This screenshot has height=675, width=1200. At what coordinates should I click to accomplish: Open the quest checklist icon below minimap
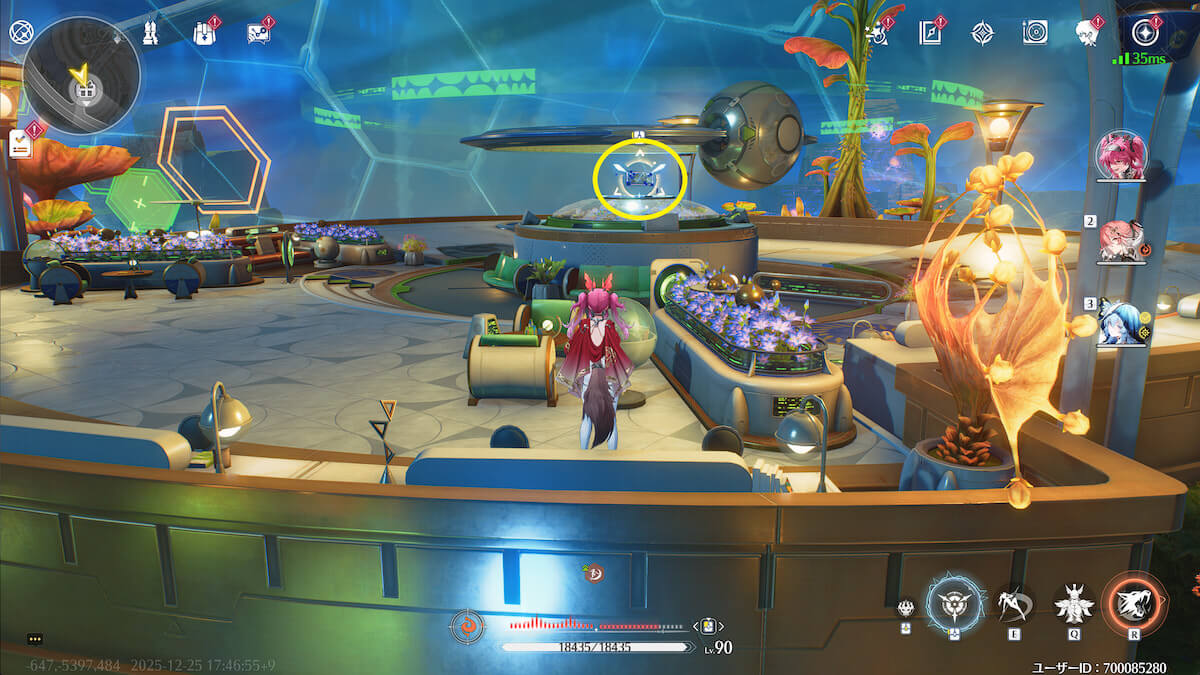click(x=21, y=144)
